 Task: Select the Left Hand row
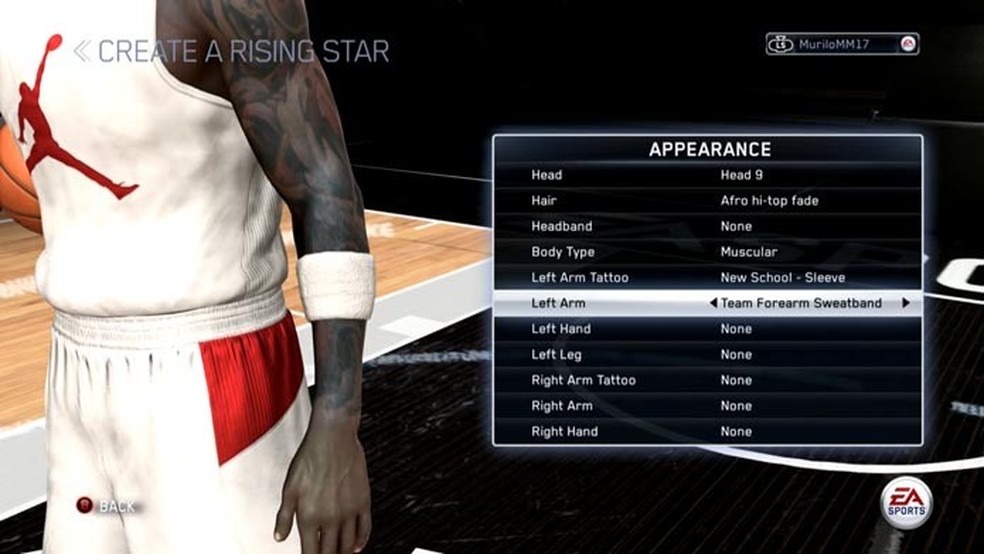pyautogui.click(x=706, y=329)
